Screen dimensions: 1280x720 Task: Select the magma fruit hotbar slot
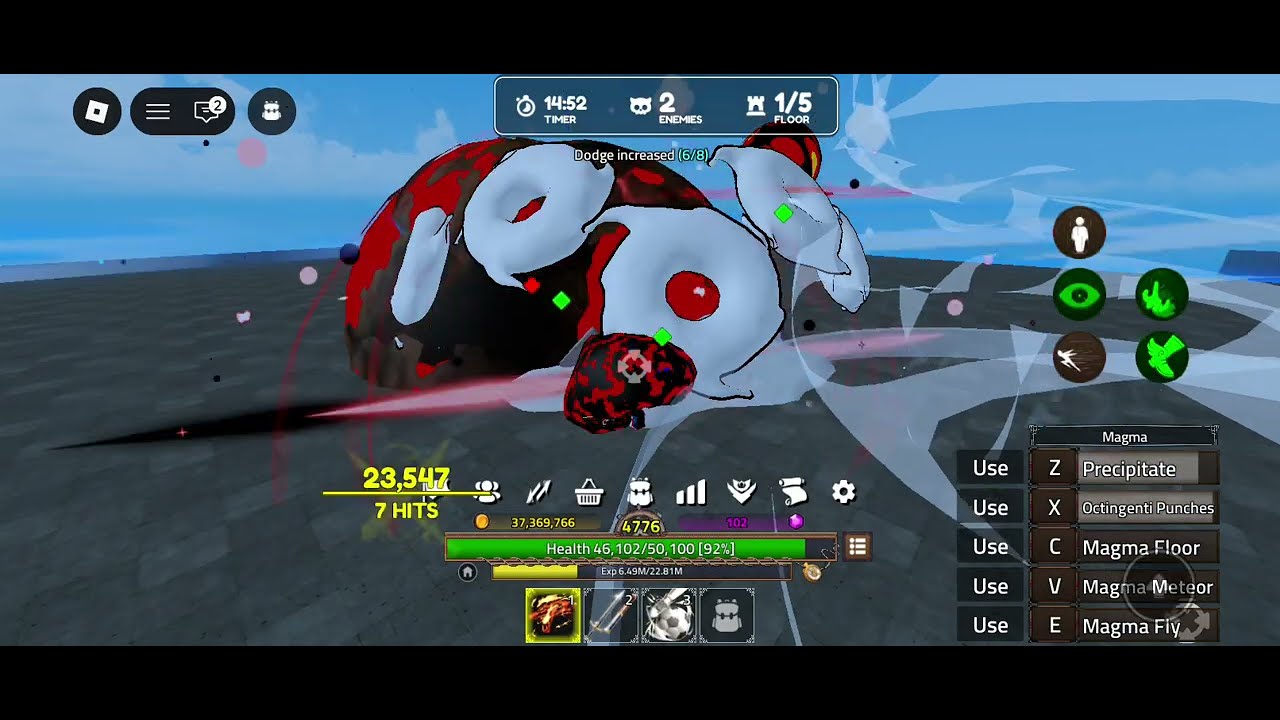(x=553, y=615)
